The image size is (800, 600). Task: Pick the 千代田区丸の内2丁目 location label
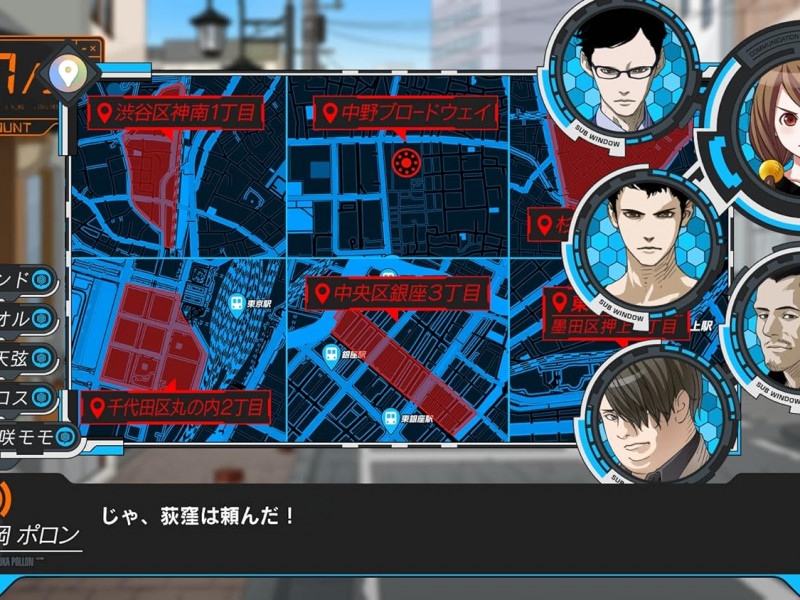tap(174, 407)
